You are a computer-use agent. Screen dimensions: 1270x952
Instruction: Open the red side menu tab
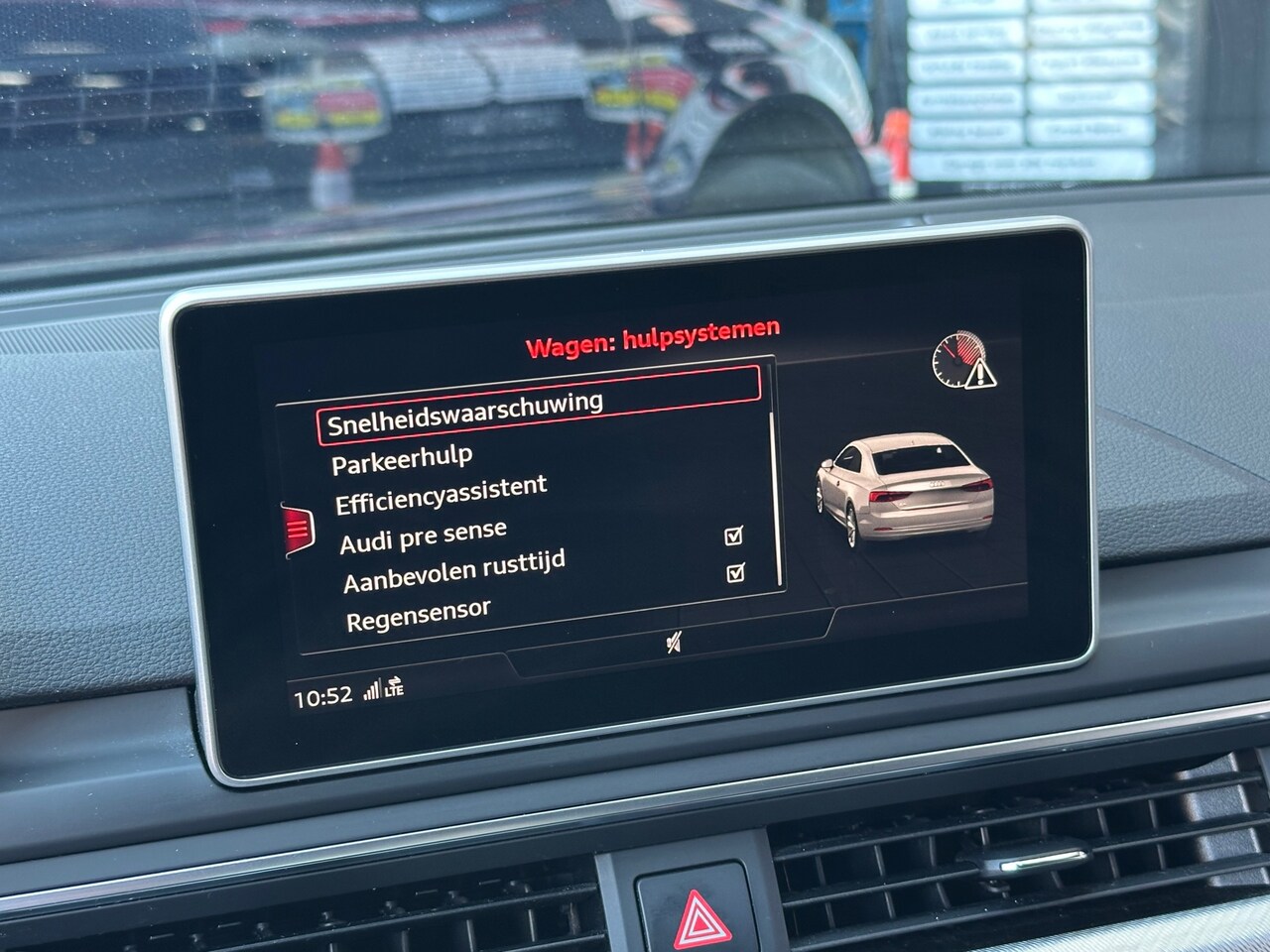tap(297, 530)
